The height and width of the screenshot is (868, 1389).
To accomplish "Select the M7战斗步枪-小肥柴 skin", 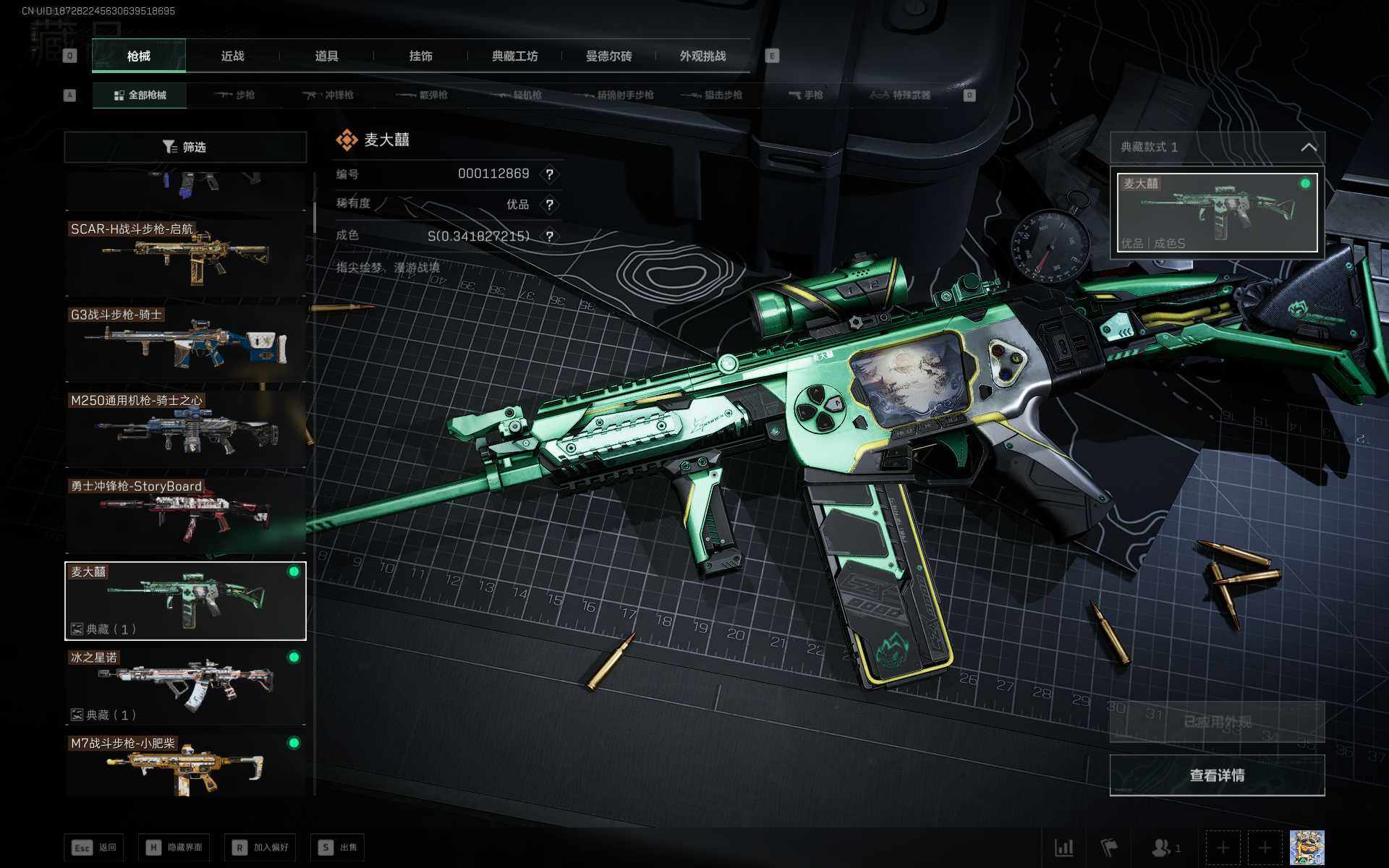I will coord(185,765).
